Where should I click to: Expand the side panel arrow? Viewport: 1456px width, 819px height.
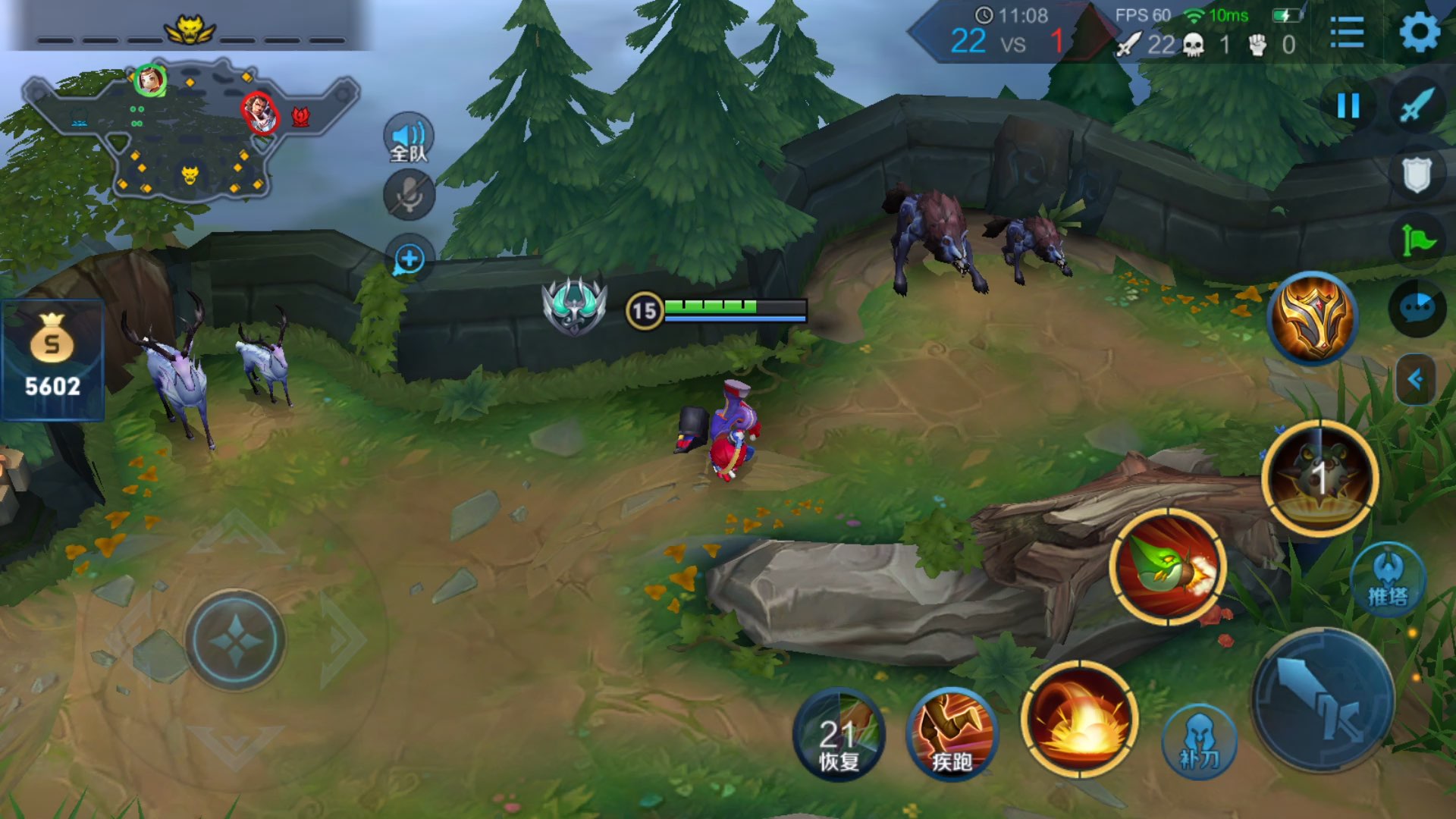pos(1415,378)
